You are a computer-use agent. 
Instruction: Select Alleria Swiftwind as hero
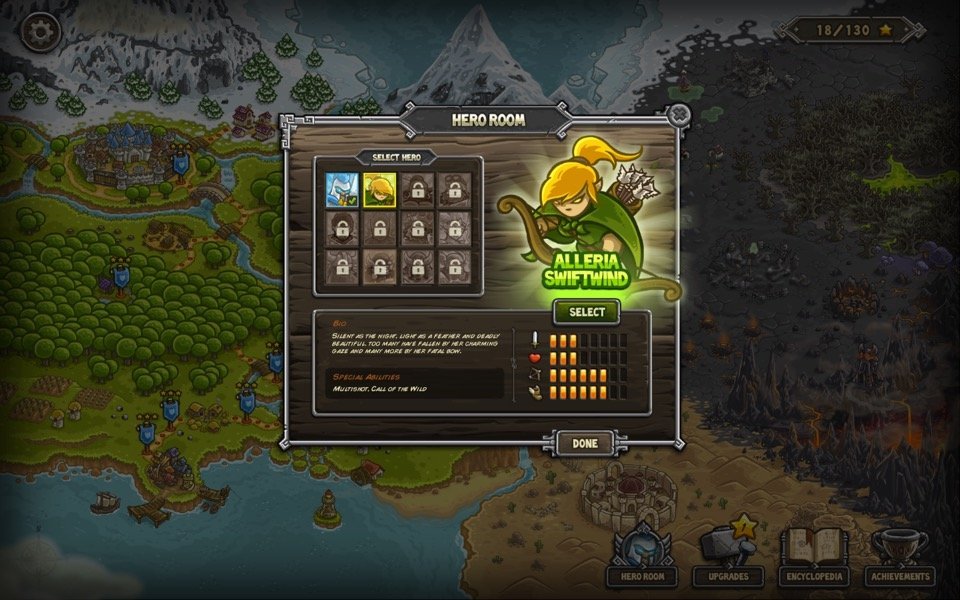[587, 312]
